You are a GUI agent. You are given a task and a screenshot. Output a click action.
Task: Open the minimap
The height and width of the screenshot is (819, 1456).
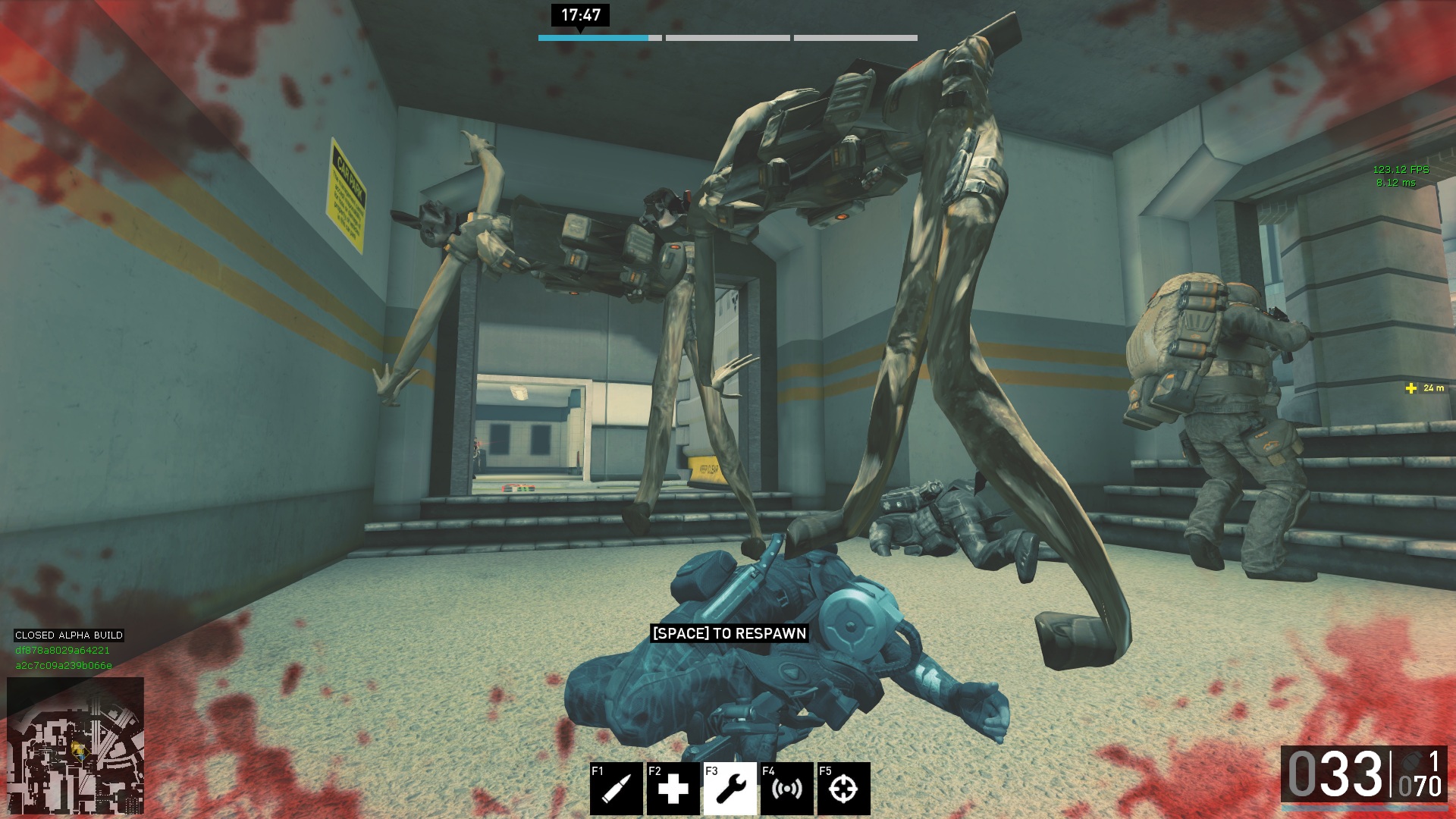(75, 745)
